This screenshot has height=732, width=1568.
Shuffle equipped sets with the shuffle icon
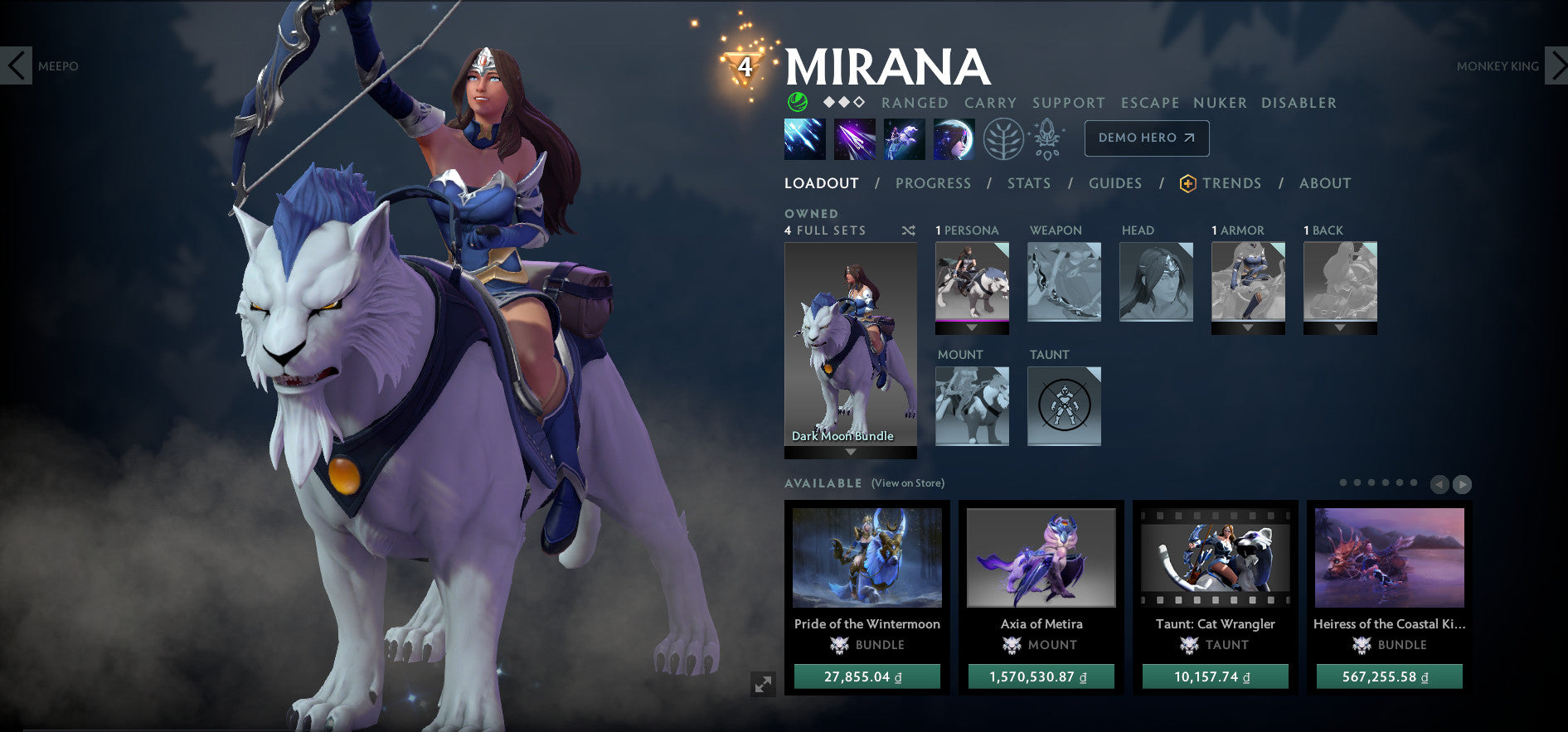pos(907,230)
